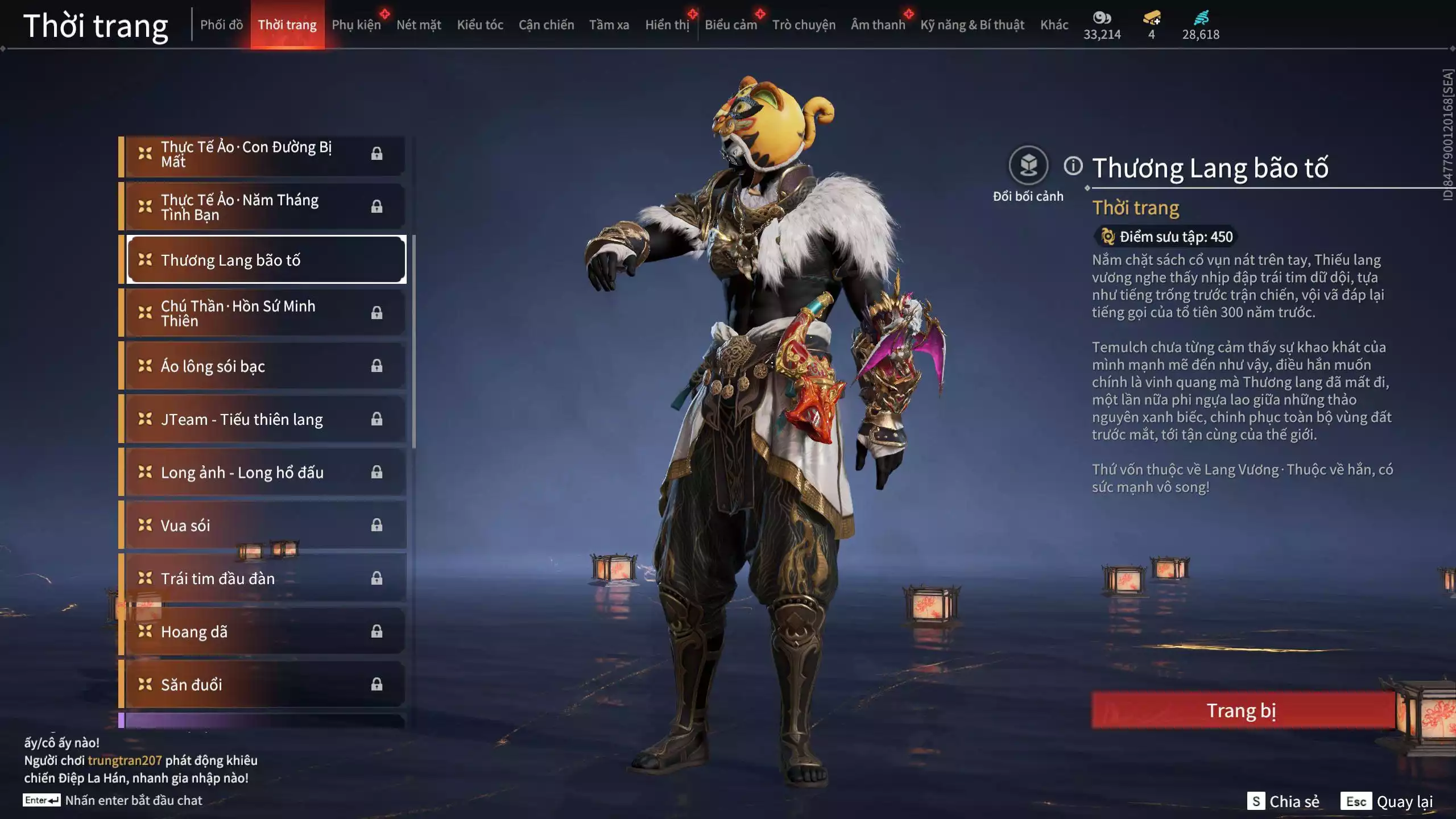
Task: Switch to the Biểu cảm tab
Action: [x=731, y=25]
